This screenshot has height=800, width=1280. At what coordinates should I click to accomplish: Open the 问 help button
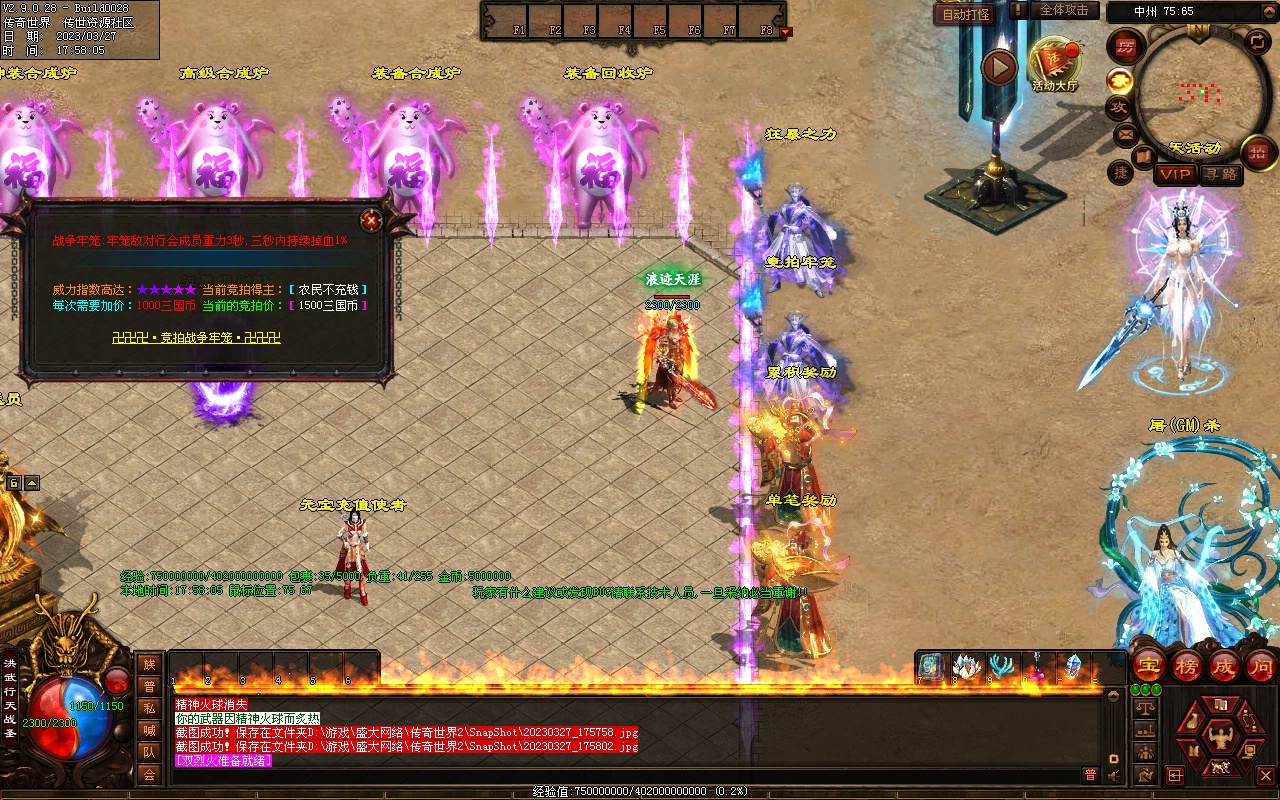(1260, 666)
